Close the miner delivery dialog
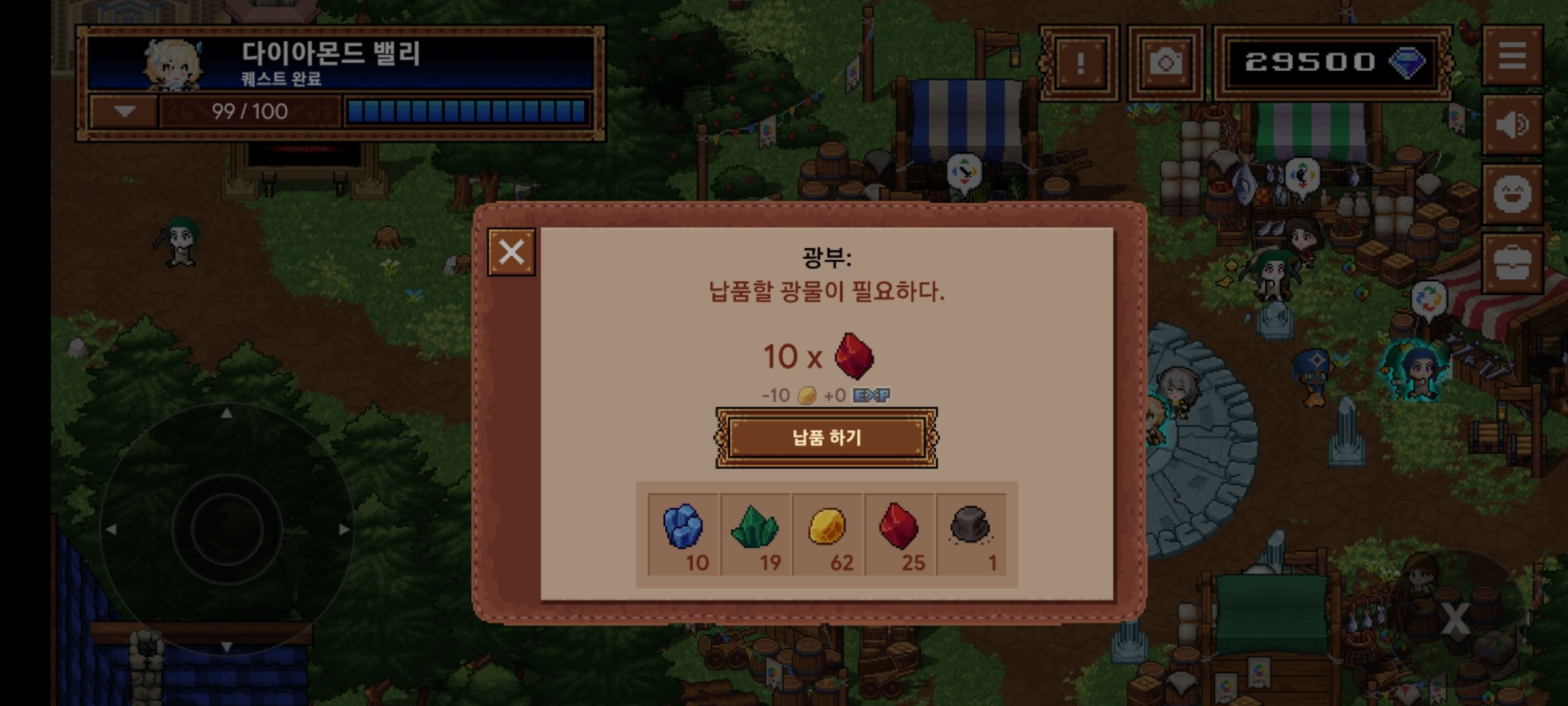The image size is (1568, 706). click(511, 252)
